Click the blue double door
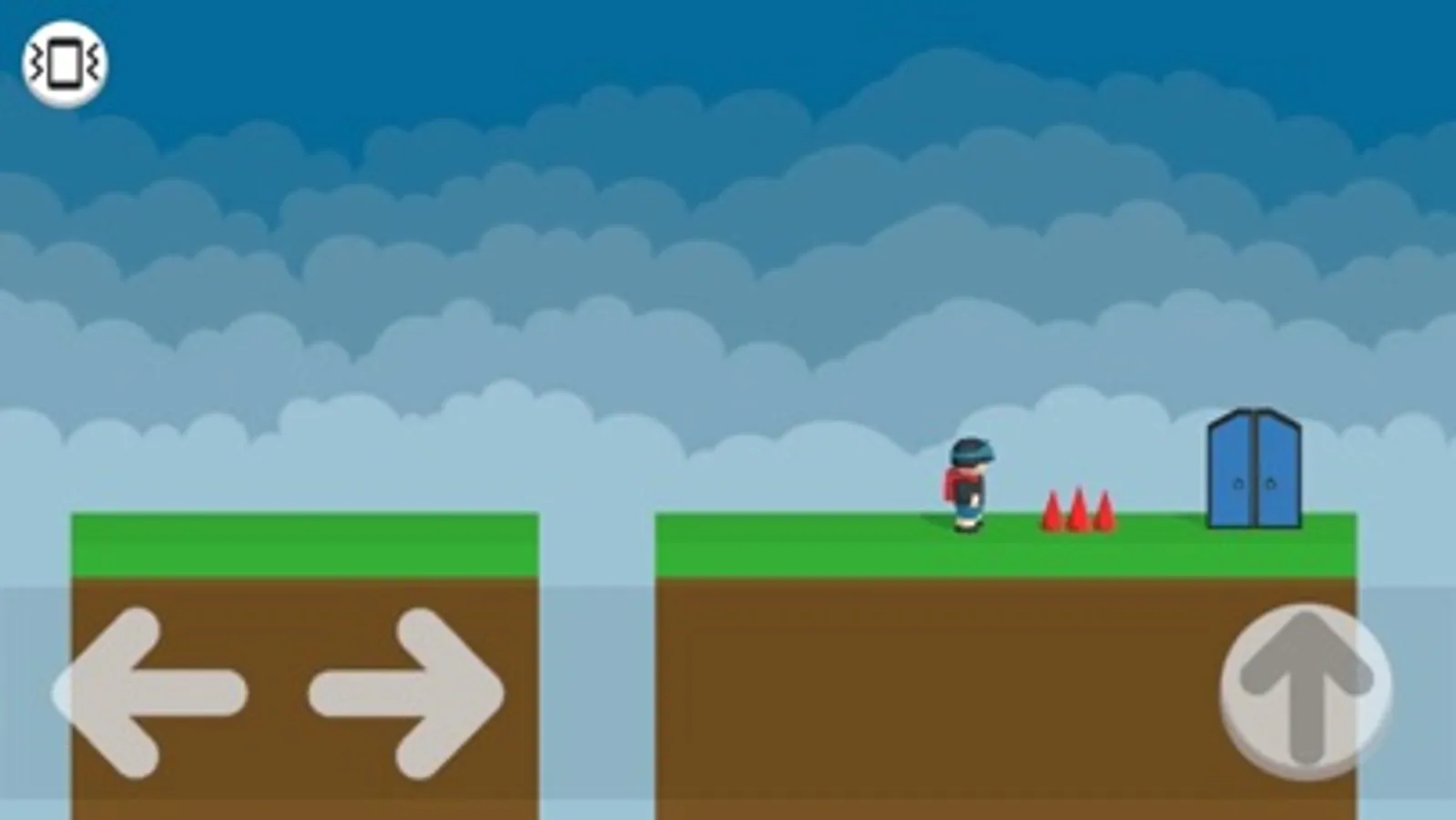This screenshot has width=1456, height=820. pyautogui.click(x=1254, y=469)
